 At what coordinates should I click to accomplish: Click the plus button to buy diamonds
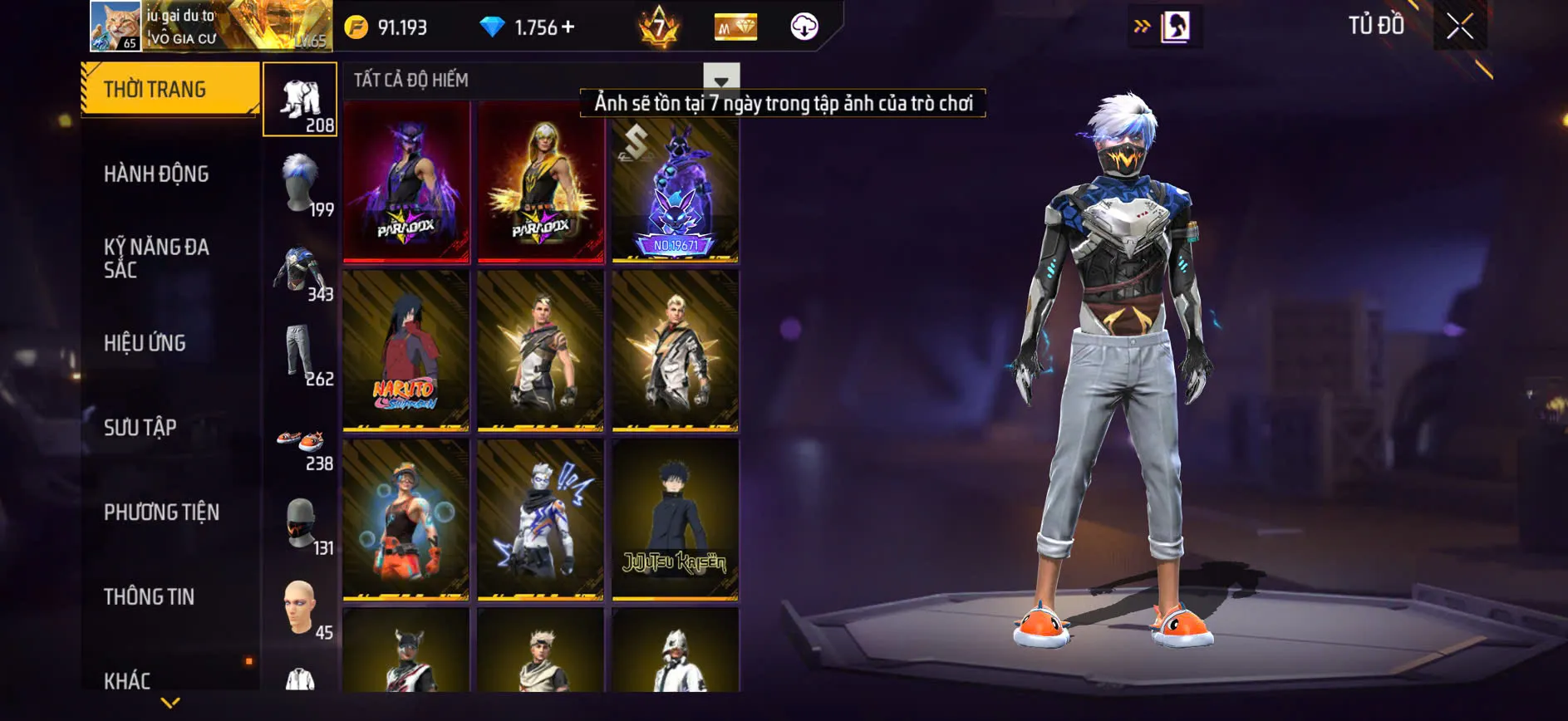click(568, 26)
